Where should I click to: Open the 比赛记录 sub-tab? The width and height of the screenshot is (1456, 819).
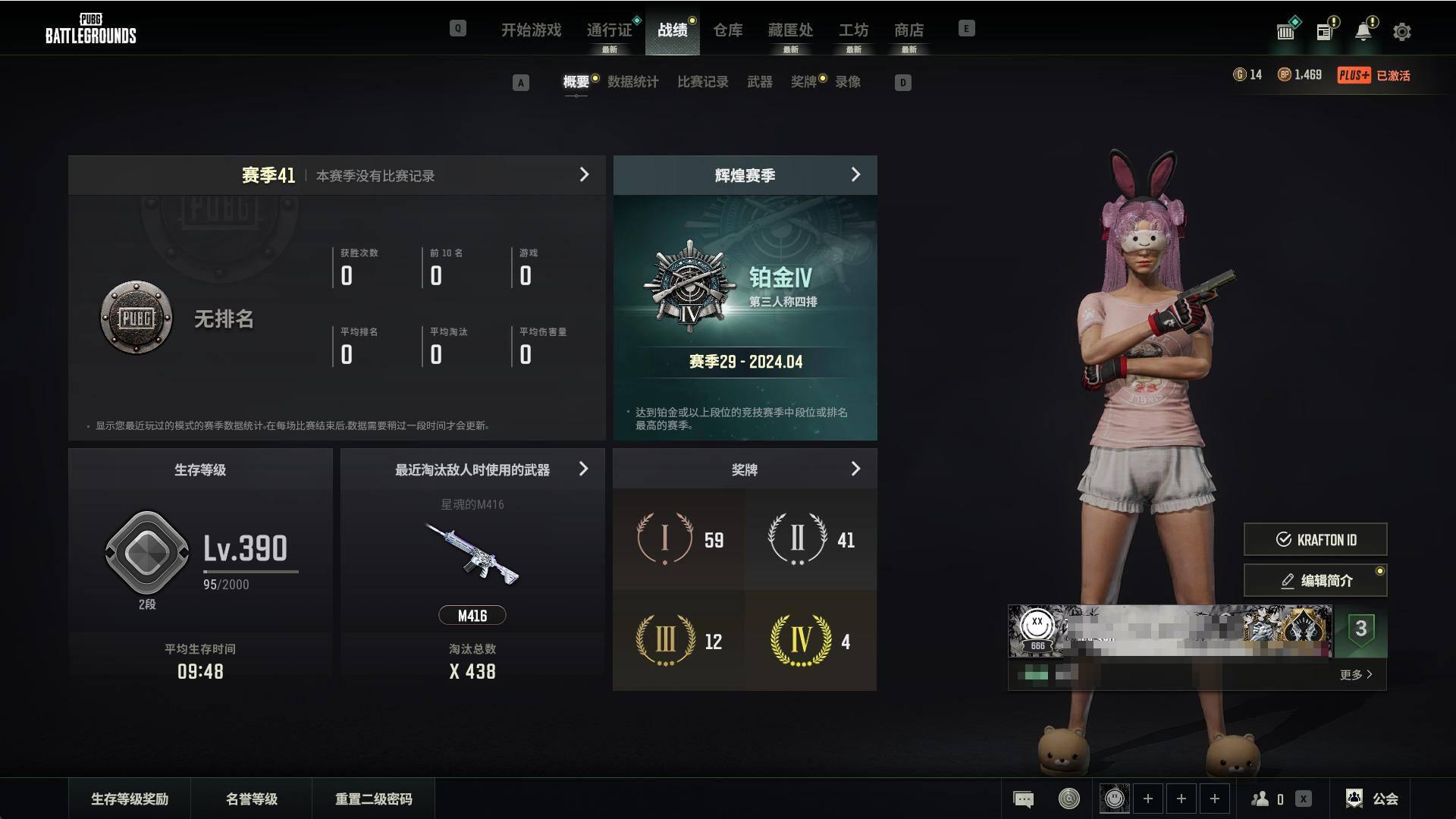702,82
